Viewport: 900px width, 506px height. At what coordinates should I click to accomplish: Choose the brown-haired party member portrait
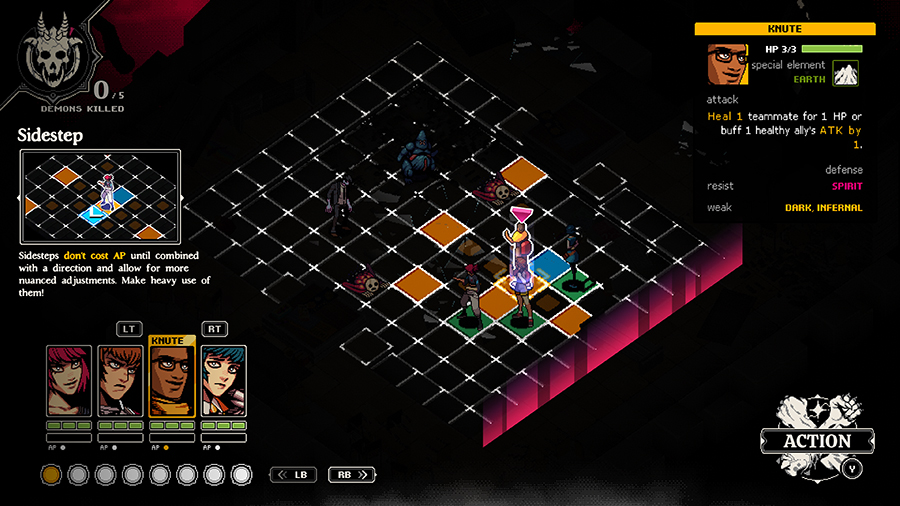click(120, 381)
